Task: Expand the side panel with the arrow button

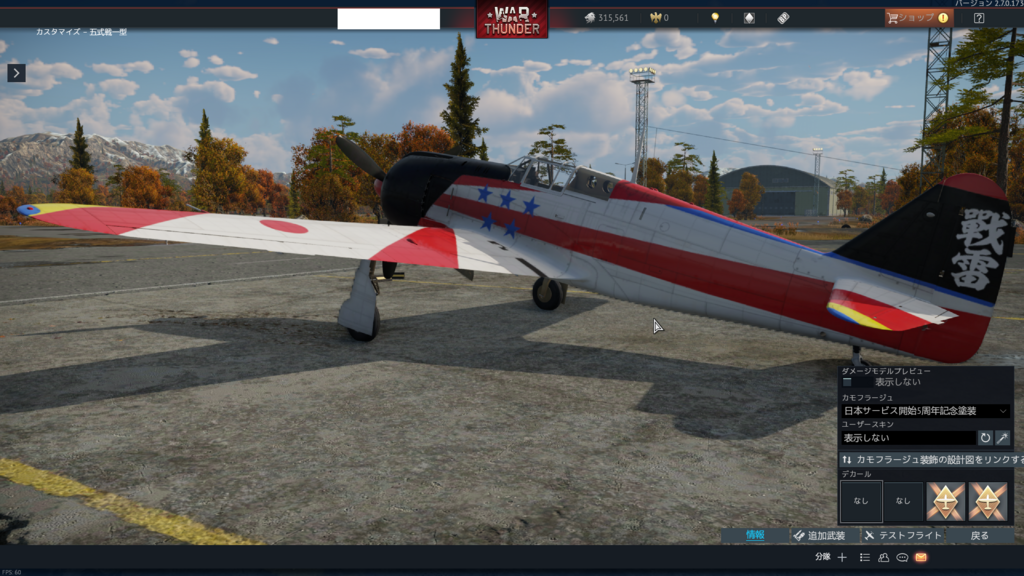Action: click(x=16, y=73)
